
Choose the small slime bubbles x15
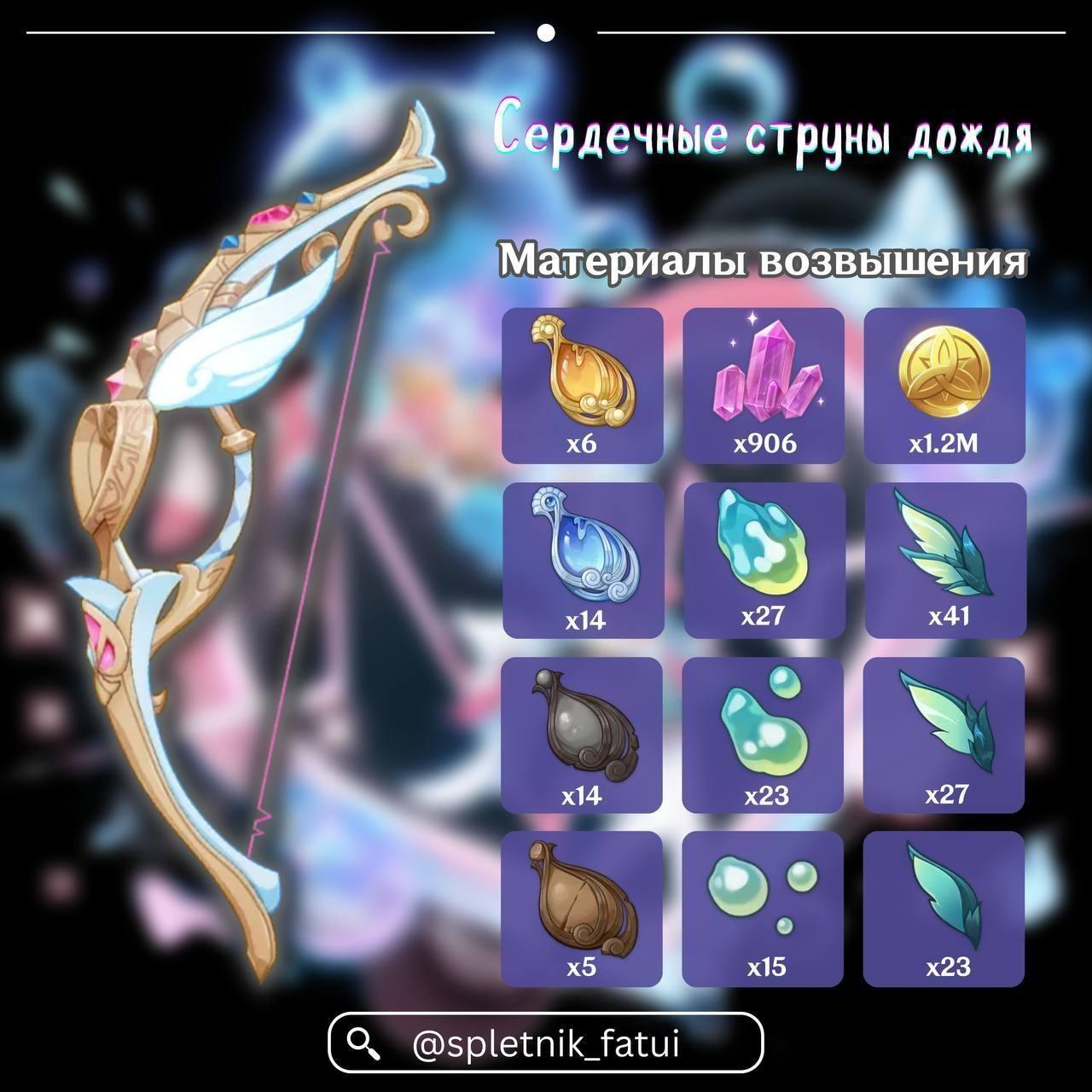[x=764, y=909]
